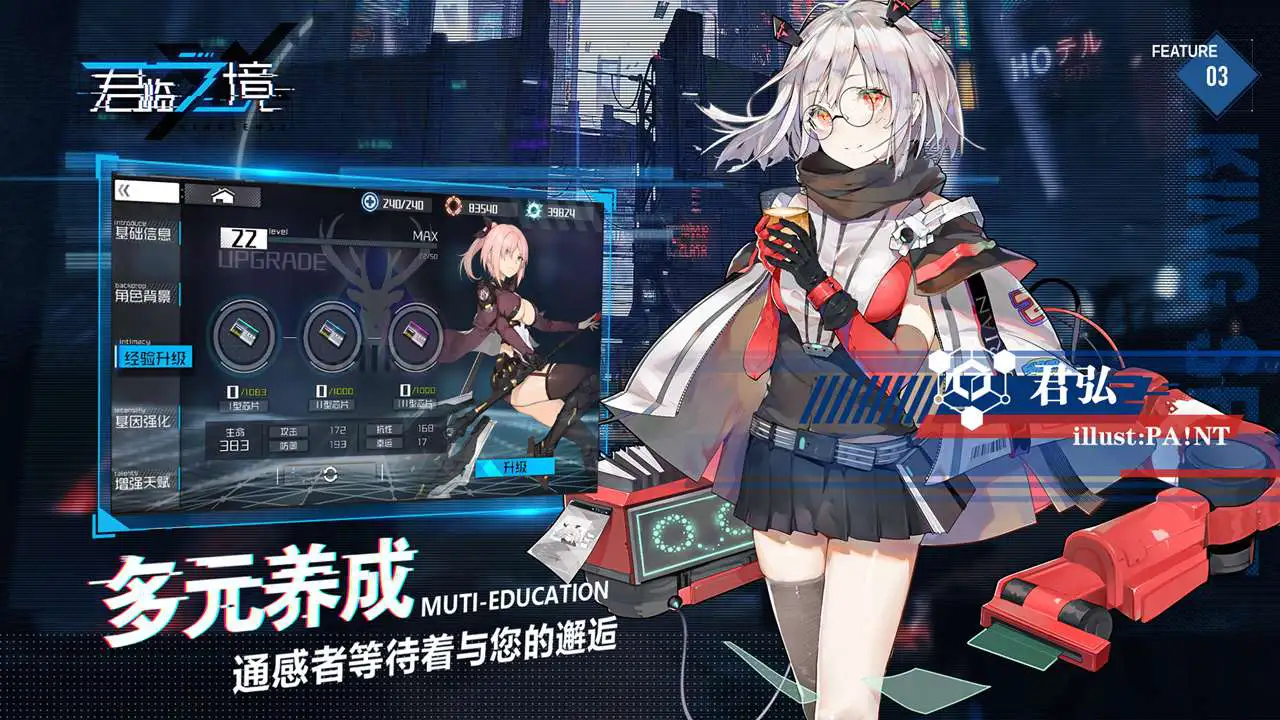Select the 经验升级 intimacy tab

tap(153, 357)
